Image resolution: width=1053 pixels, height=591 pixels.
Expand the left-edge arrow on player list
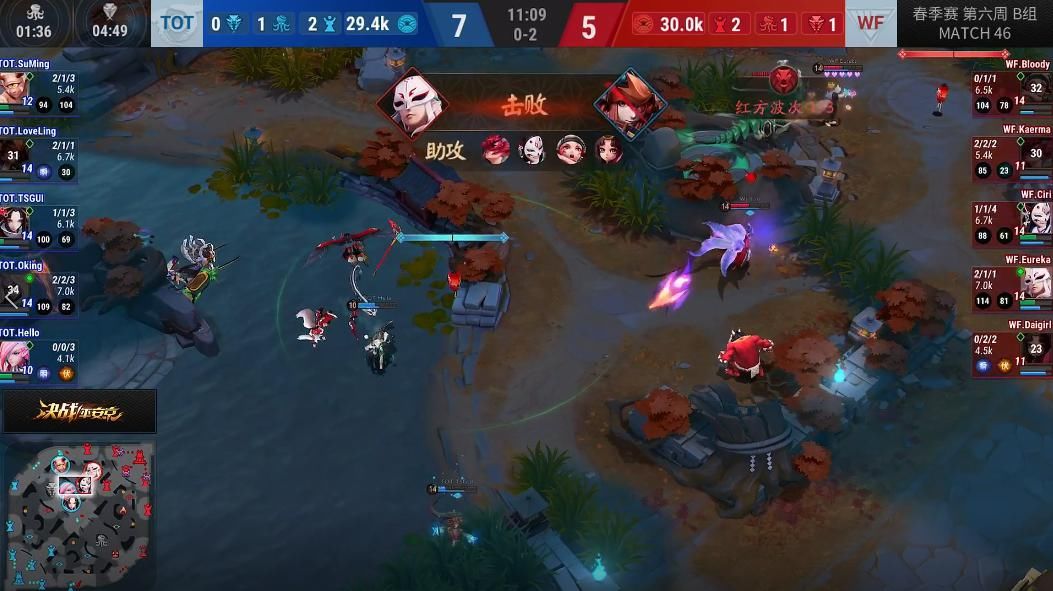pos(10,297)
